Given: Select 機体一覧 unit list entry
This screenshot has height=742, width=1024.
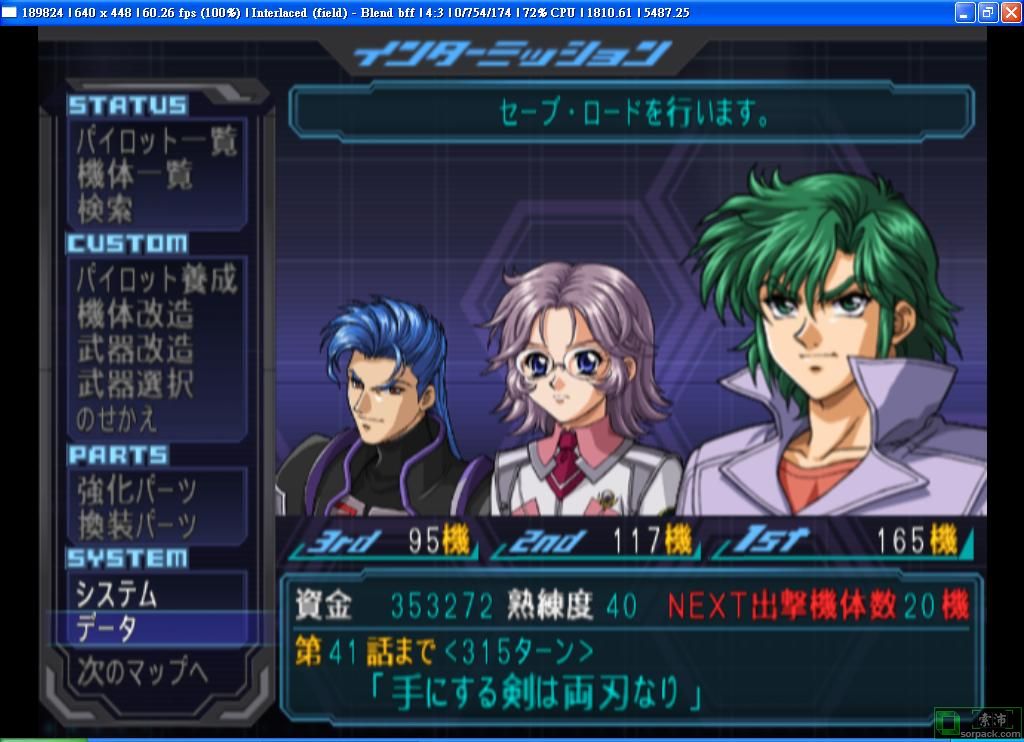Looking at the screenshot, I should click(135, 175).
